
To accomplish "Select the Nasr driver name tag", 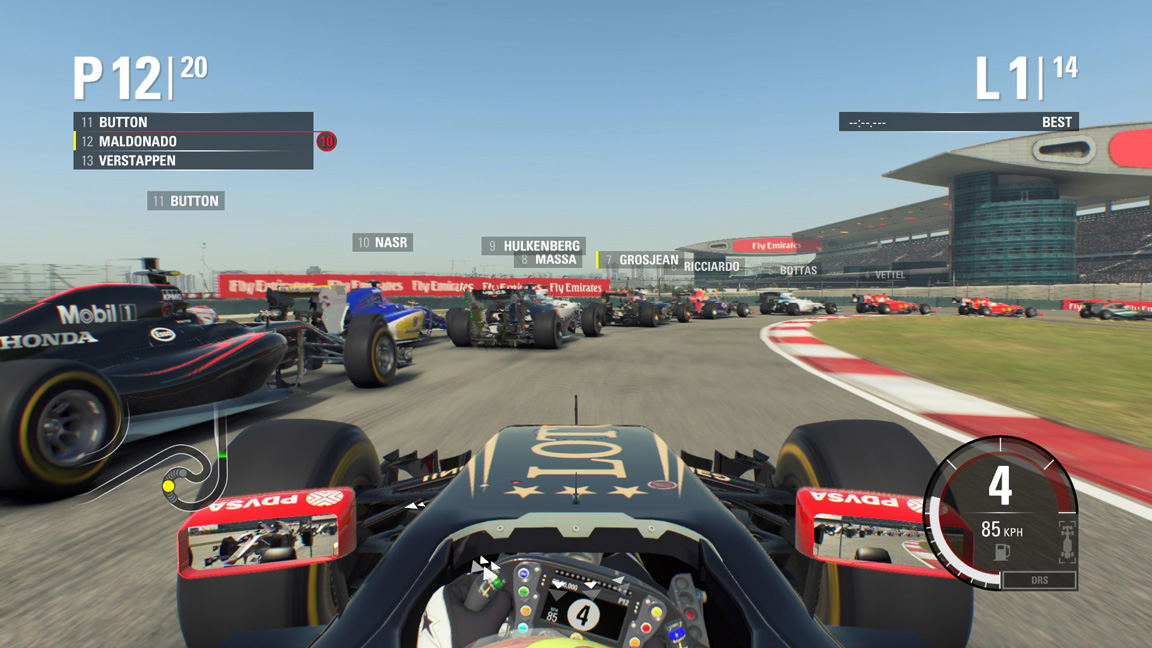I will [x=382, y=242].
